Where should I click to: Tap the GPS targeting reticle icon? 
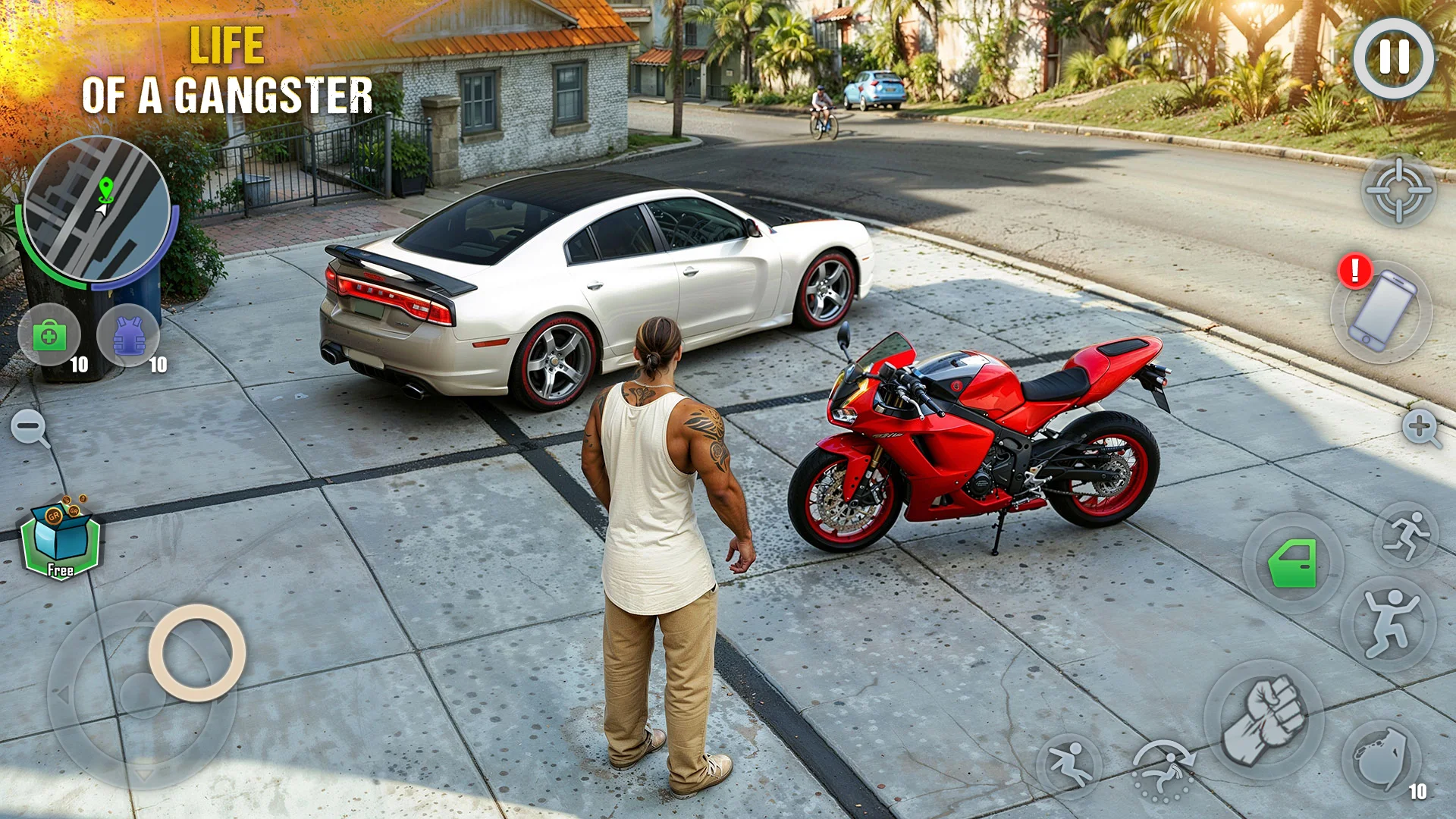tap(1399, 190)
